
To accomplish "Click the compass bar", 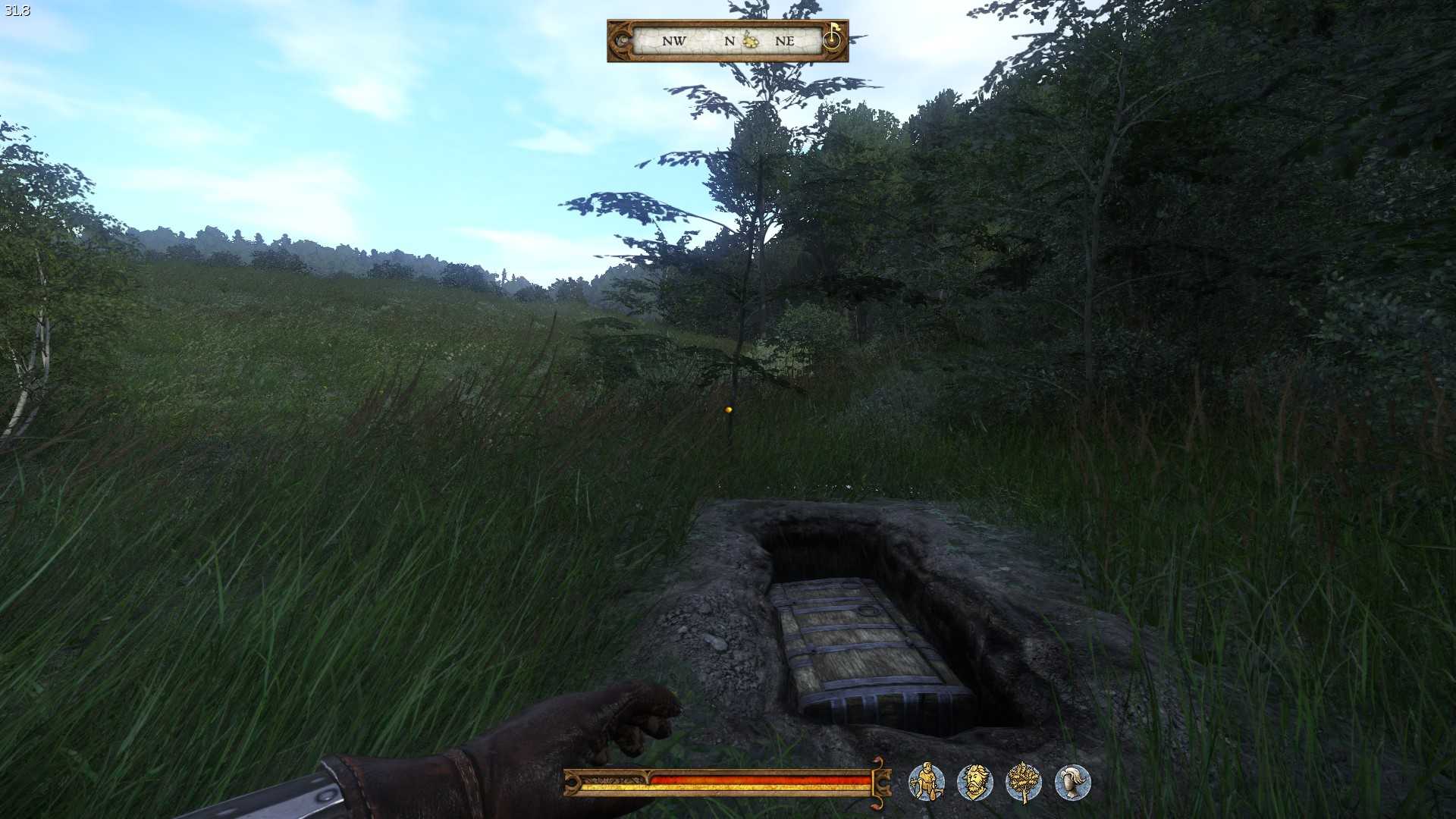I will (x=726, y=41).
